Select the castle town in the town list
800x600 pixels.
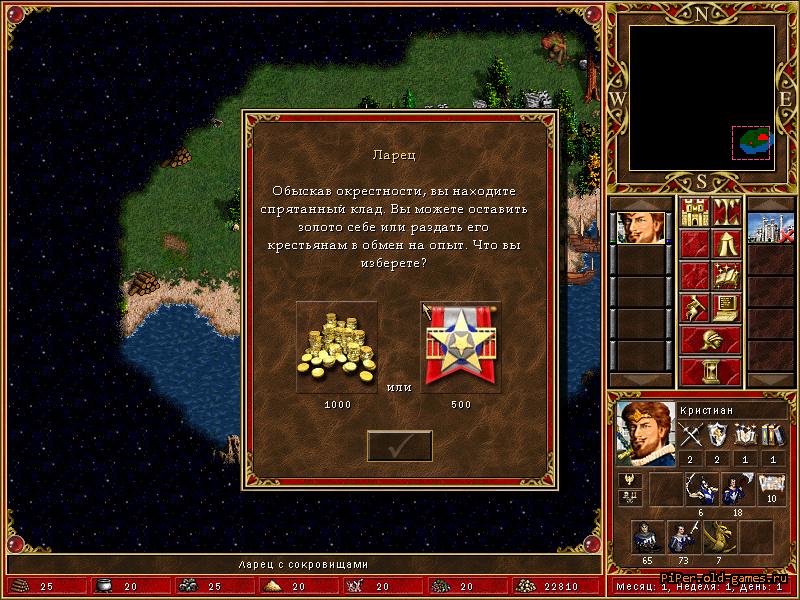tap(770, 226)
